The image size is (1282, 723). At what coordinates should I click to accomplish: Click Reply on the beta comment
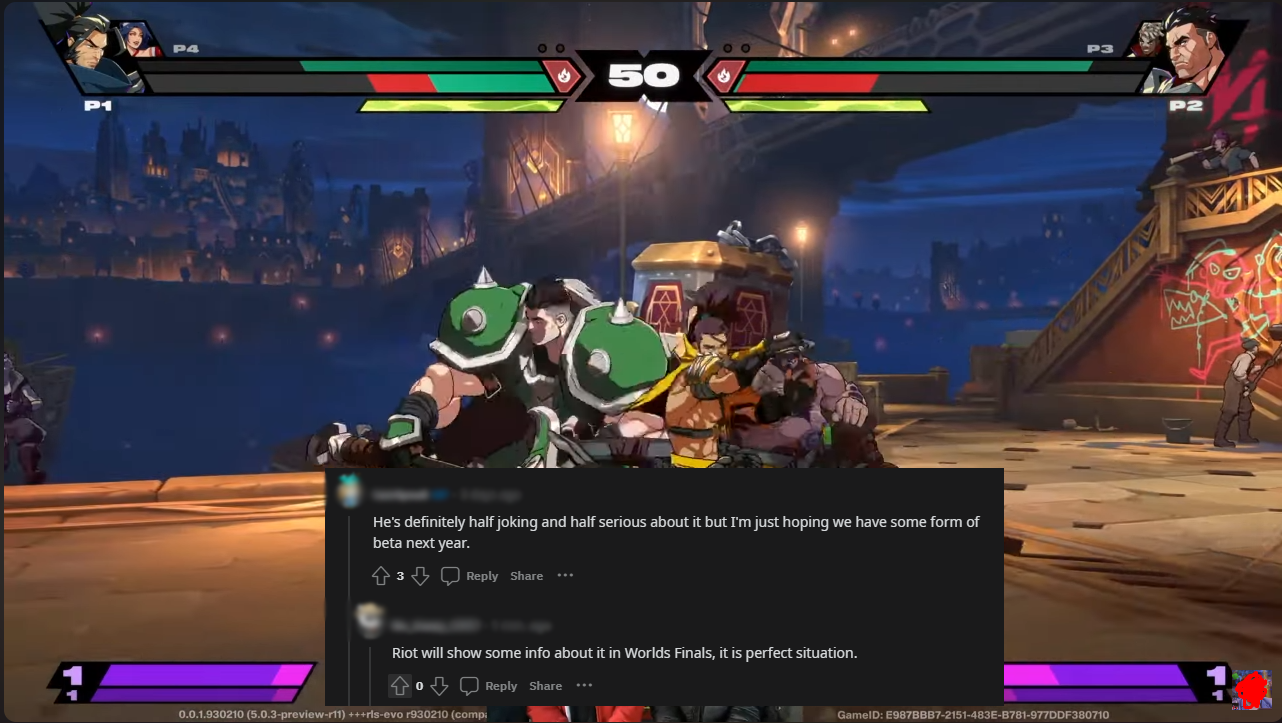[x=480, y=575]
